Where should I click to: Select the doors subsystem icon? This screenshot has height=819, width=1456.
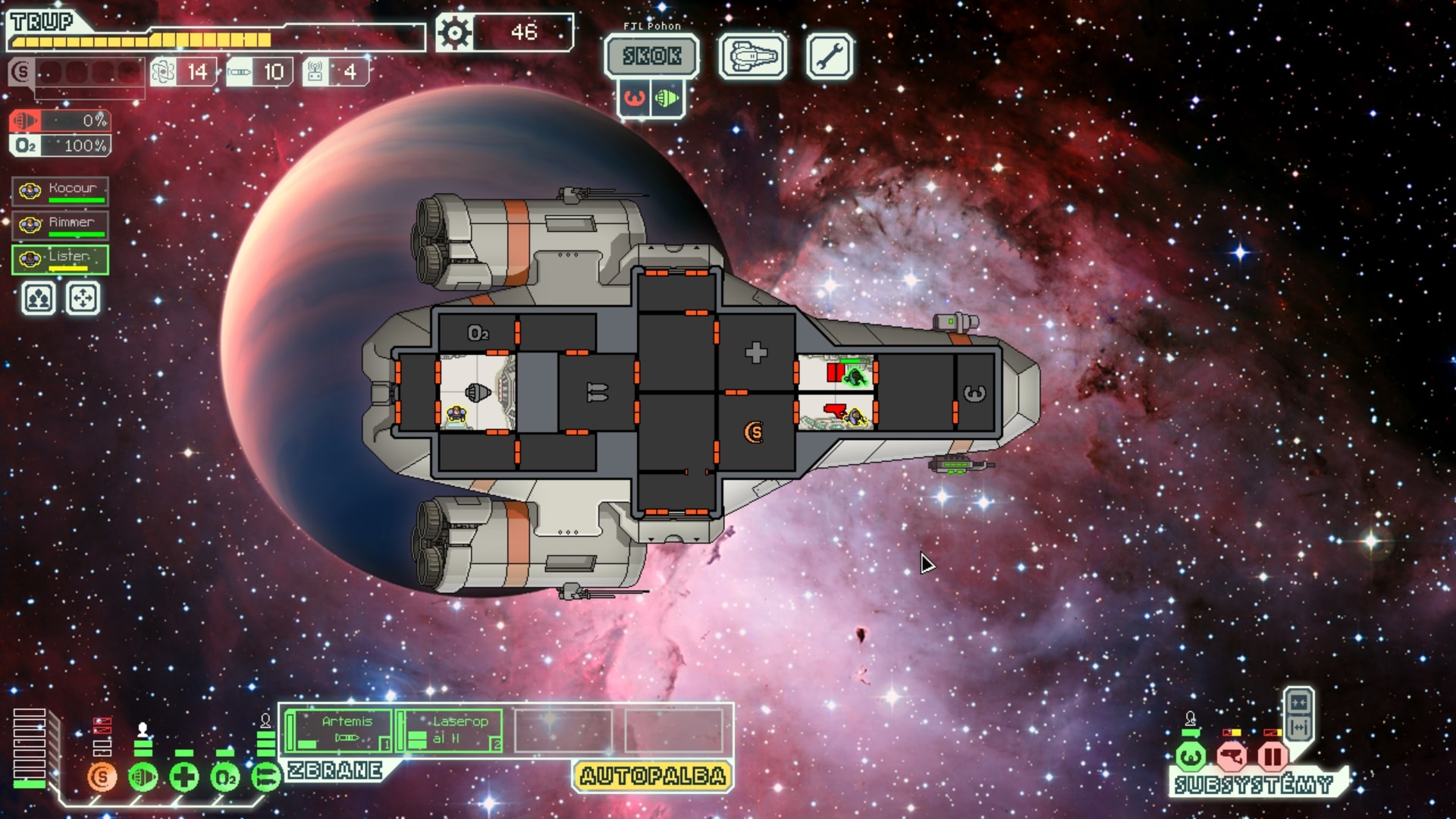point(1273,758)
